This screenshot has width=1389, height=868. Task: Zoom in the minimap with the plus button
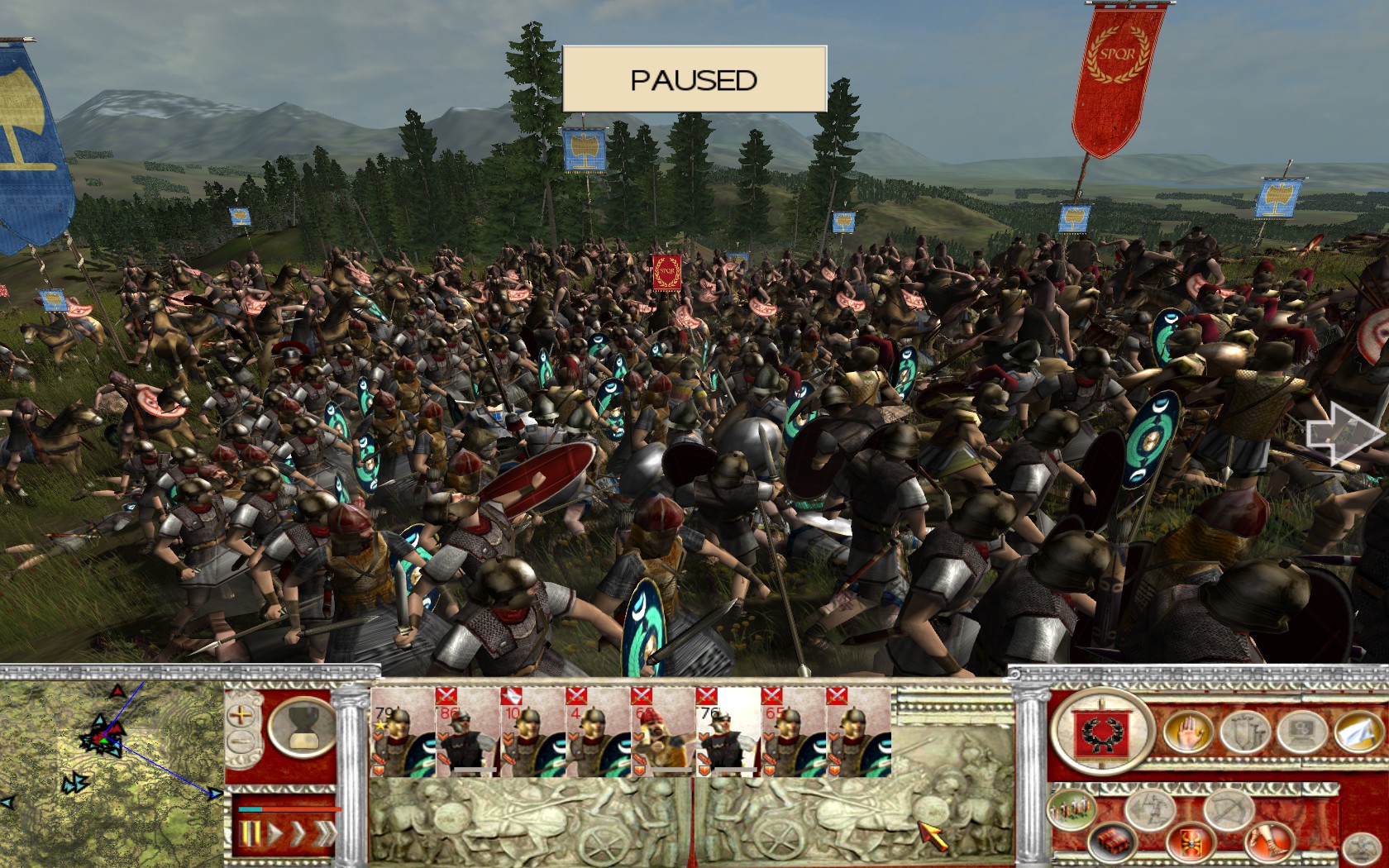pos(241,714)
